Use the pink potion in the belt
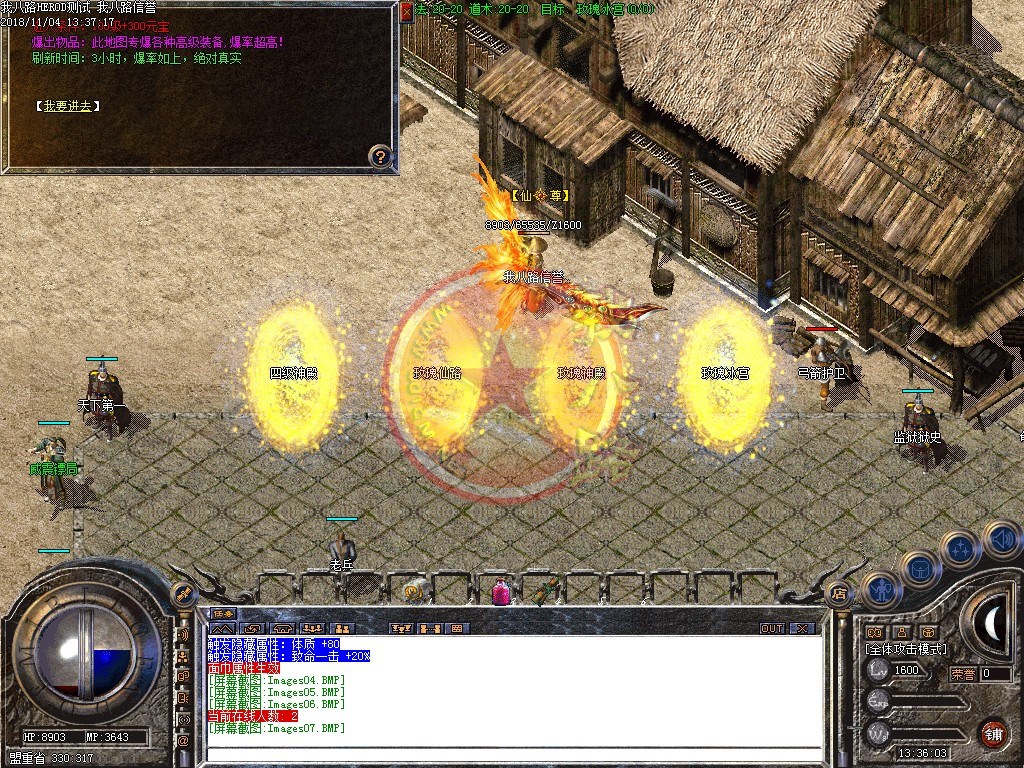 [500, 592]
